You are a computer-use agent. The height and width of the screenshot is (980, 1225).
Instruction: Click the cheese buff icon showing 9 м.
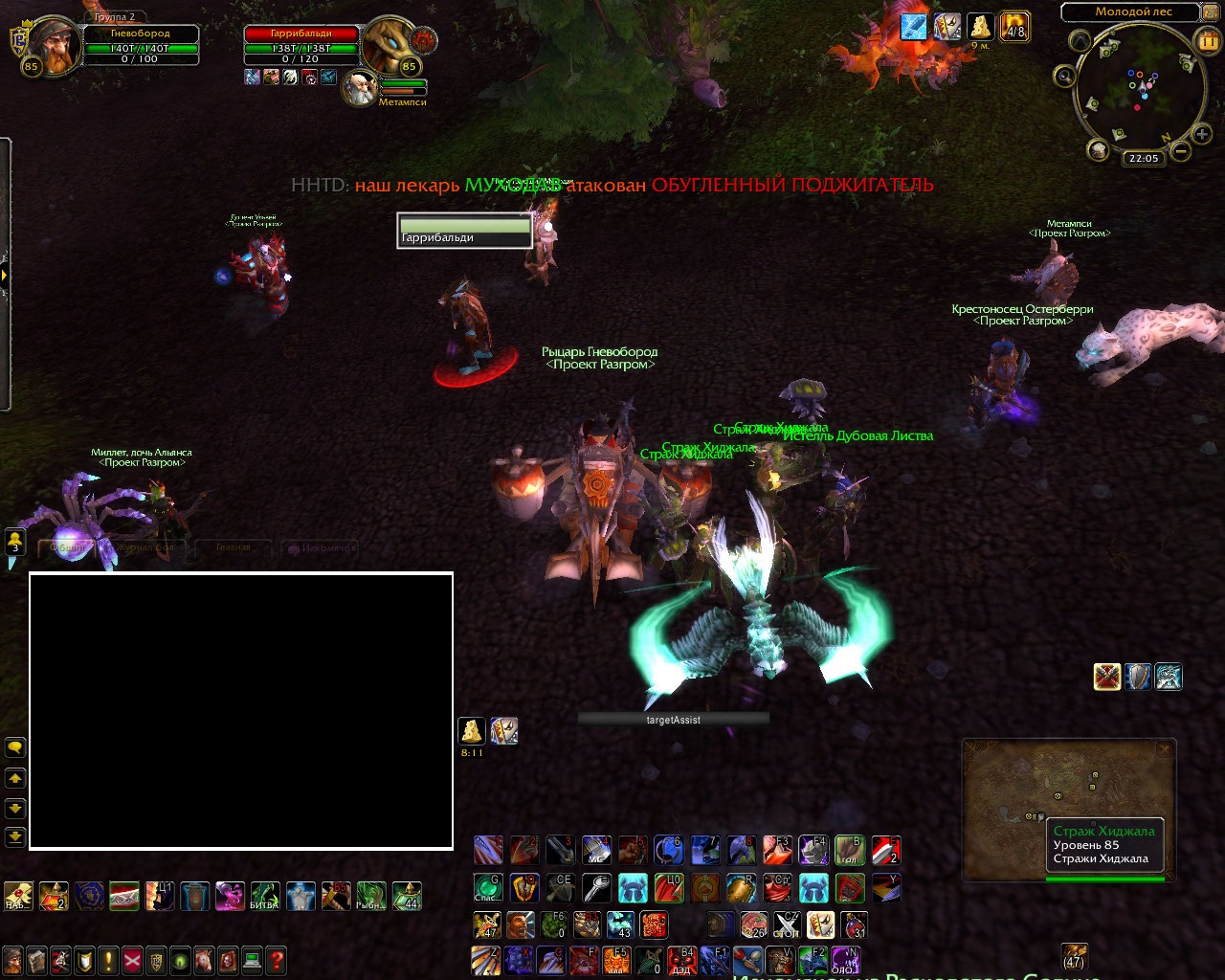980,26
